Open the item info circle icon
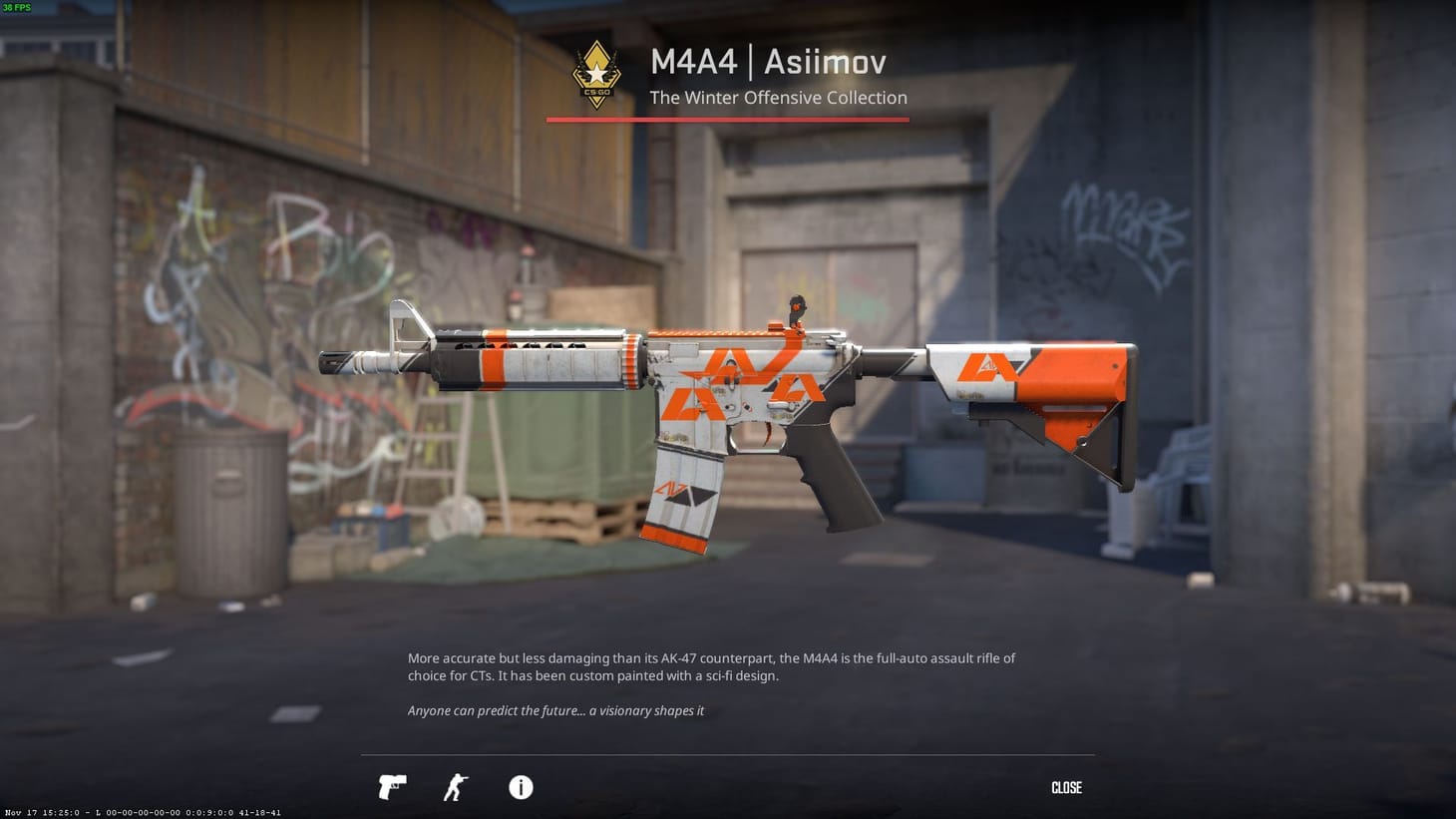 (520, 787)
